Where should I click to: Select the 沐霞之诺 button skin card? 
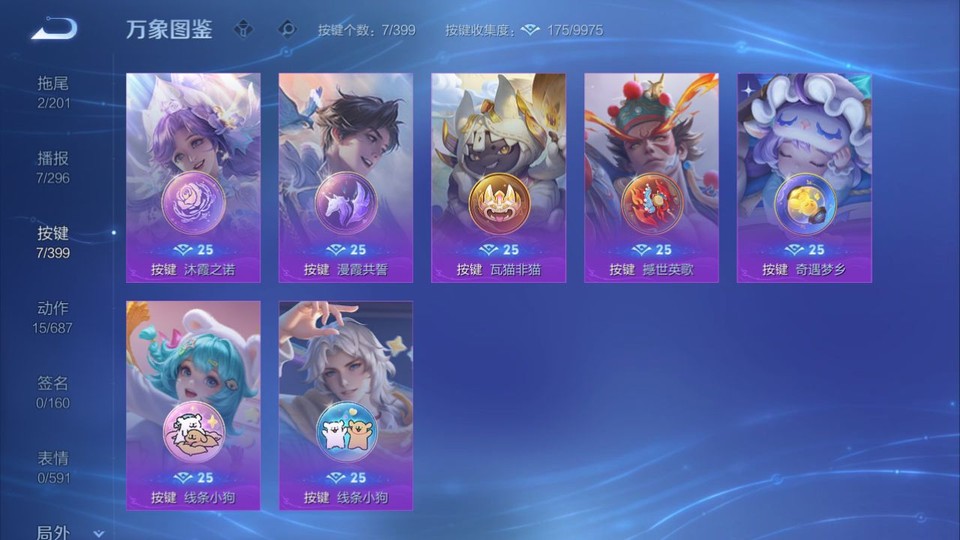(x=193, y=177)
